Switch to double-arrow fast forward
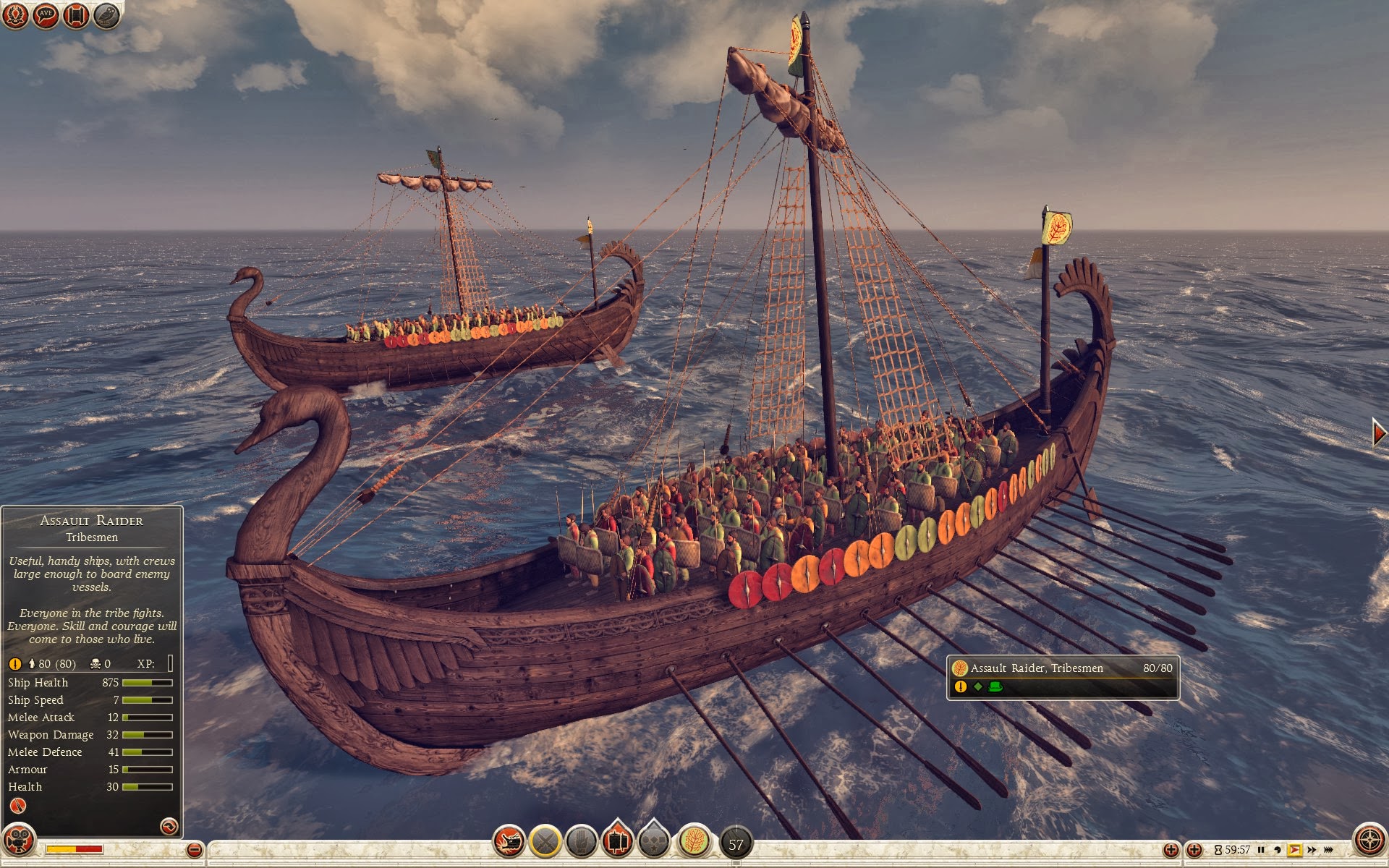Screen dimensions: 1389x868 pyautogui.click(x=1312, y=850)
